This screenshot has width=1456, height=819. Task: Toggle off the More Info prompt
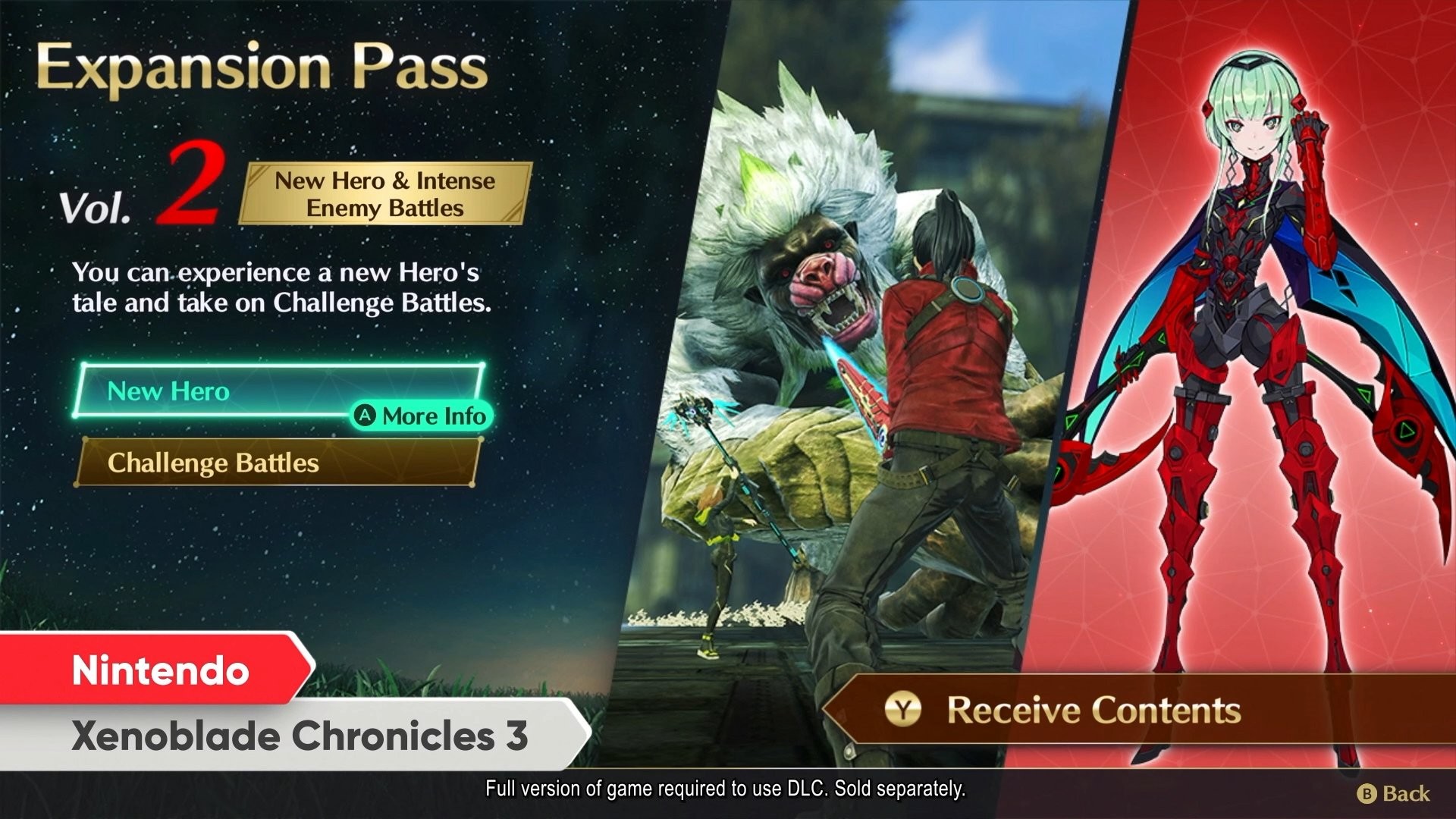pos(422,416)
